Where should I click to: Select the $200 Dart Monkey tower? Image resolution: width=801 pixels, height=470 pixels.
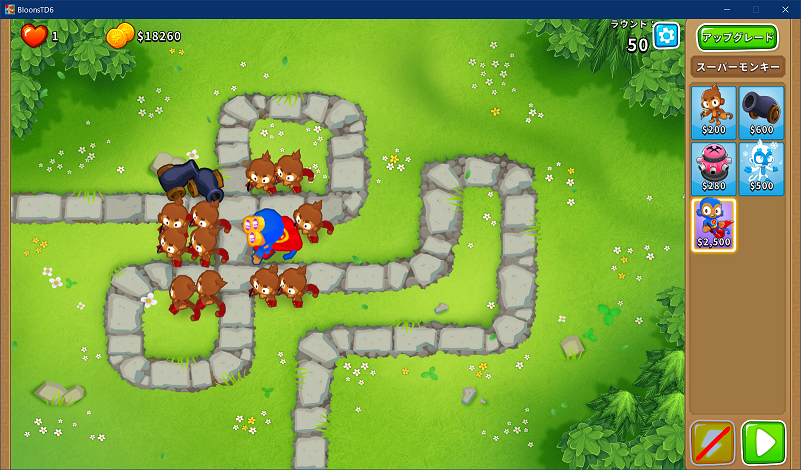click(x=713, y=111)
